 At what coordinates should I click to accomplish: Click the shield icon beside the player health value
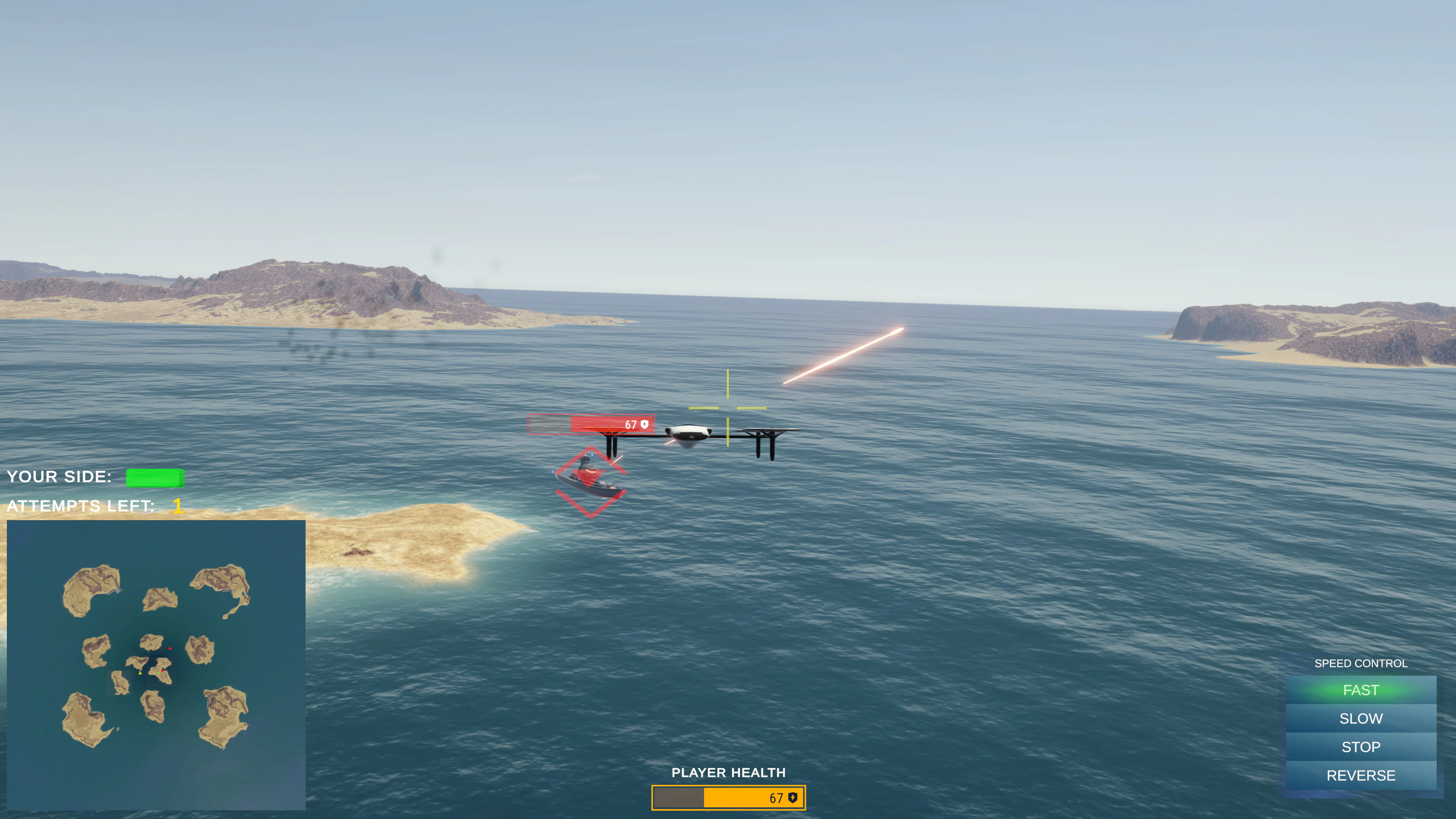click(x=793, y=797)
